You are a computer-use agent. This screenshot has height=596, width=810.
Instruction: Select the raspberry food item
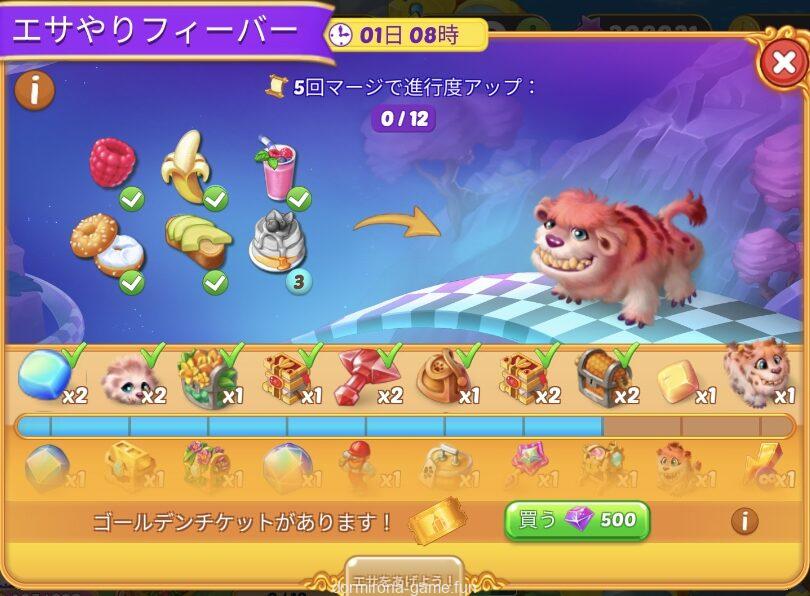[x=112, y=162]
